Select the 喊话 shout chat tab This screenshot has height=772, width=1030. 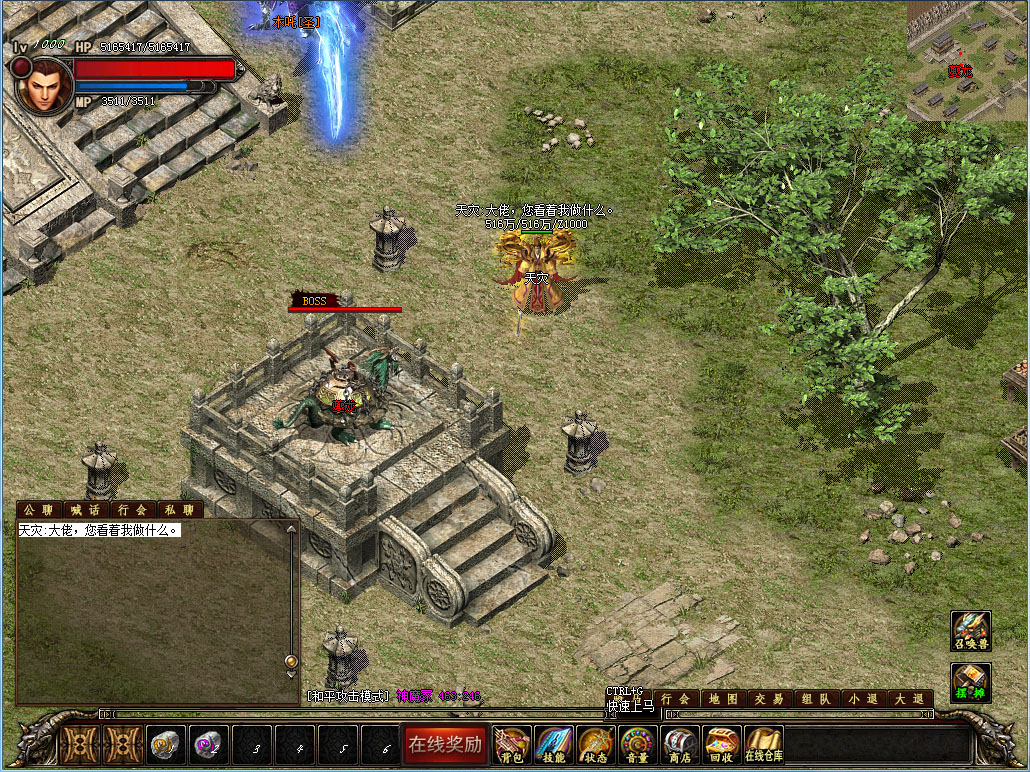(87, 510)
